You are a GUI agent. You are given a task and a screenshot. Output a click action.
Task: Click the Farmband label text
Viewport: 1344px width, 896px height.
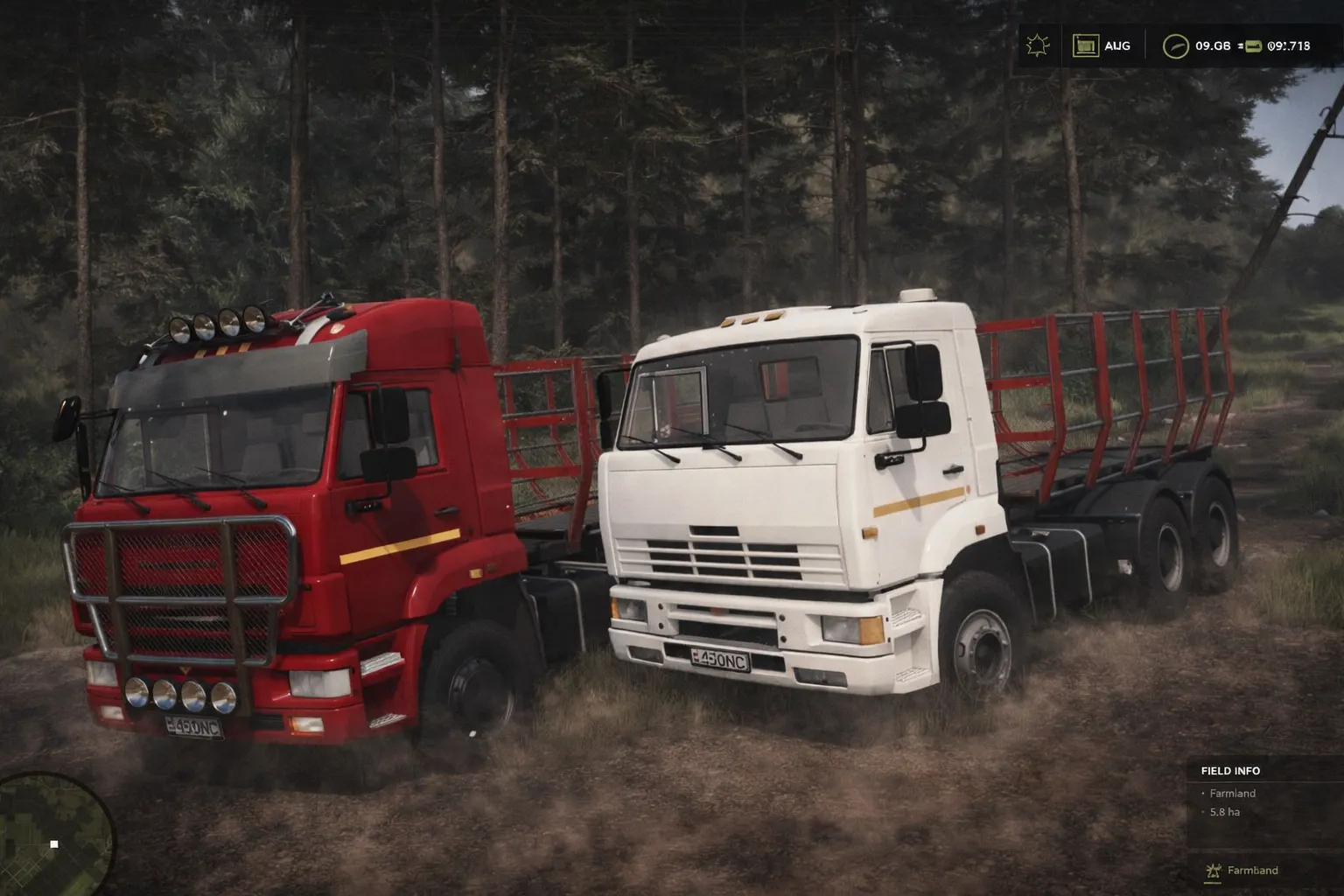tap(1255, 871)
